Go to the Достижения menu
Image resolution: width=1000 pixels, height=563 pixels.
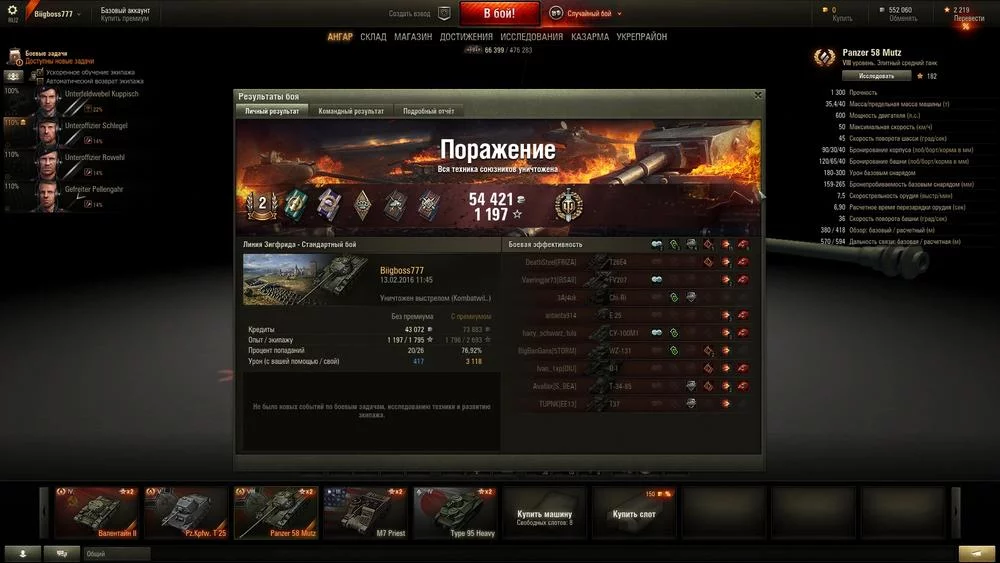[466, 37]
